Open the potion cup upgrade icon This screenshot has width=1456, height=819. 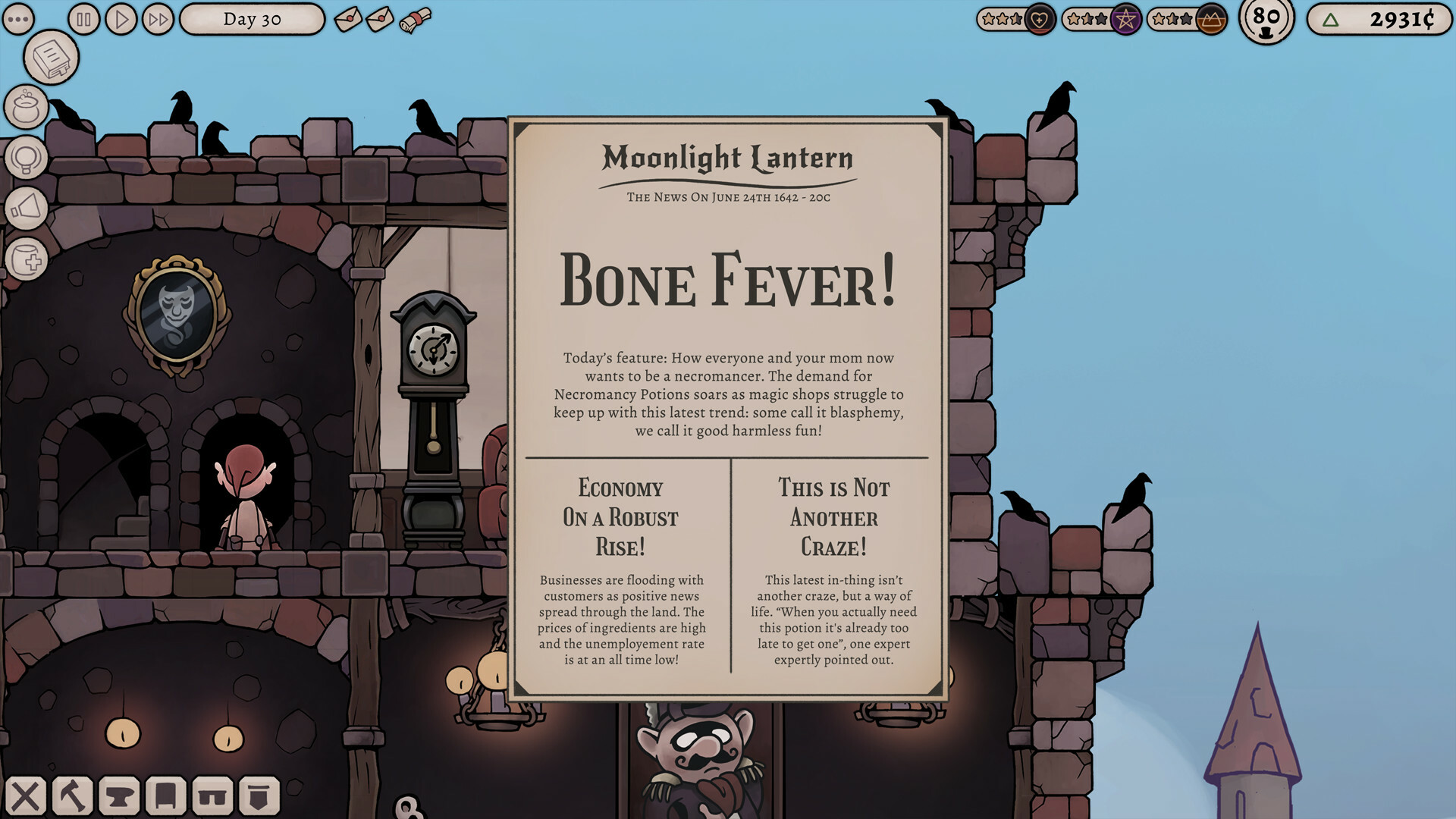(27, 258)
